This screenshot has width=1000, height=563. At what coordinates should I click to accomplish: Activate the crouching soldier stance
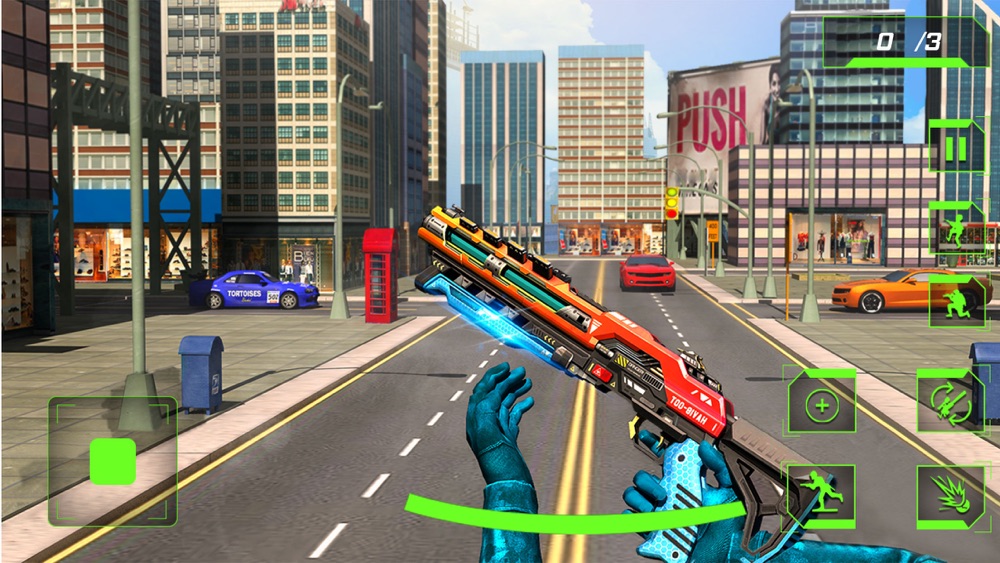(x=956, y=303)
